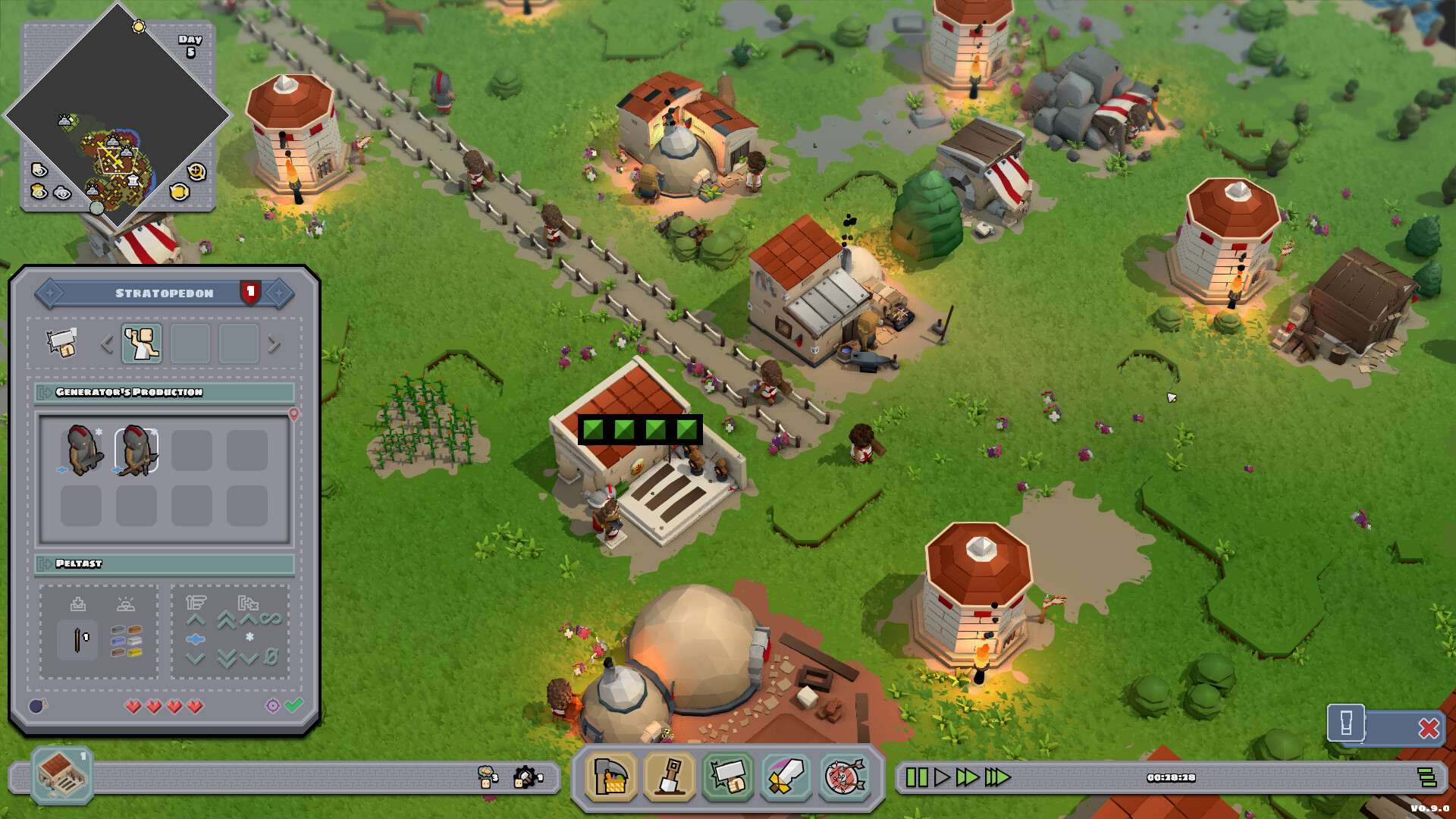The image size is (1456, 819).
Task: Collapse the Peltast section header
Action: (x=43, y=564)
